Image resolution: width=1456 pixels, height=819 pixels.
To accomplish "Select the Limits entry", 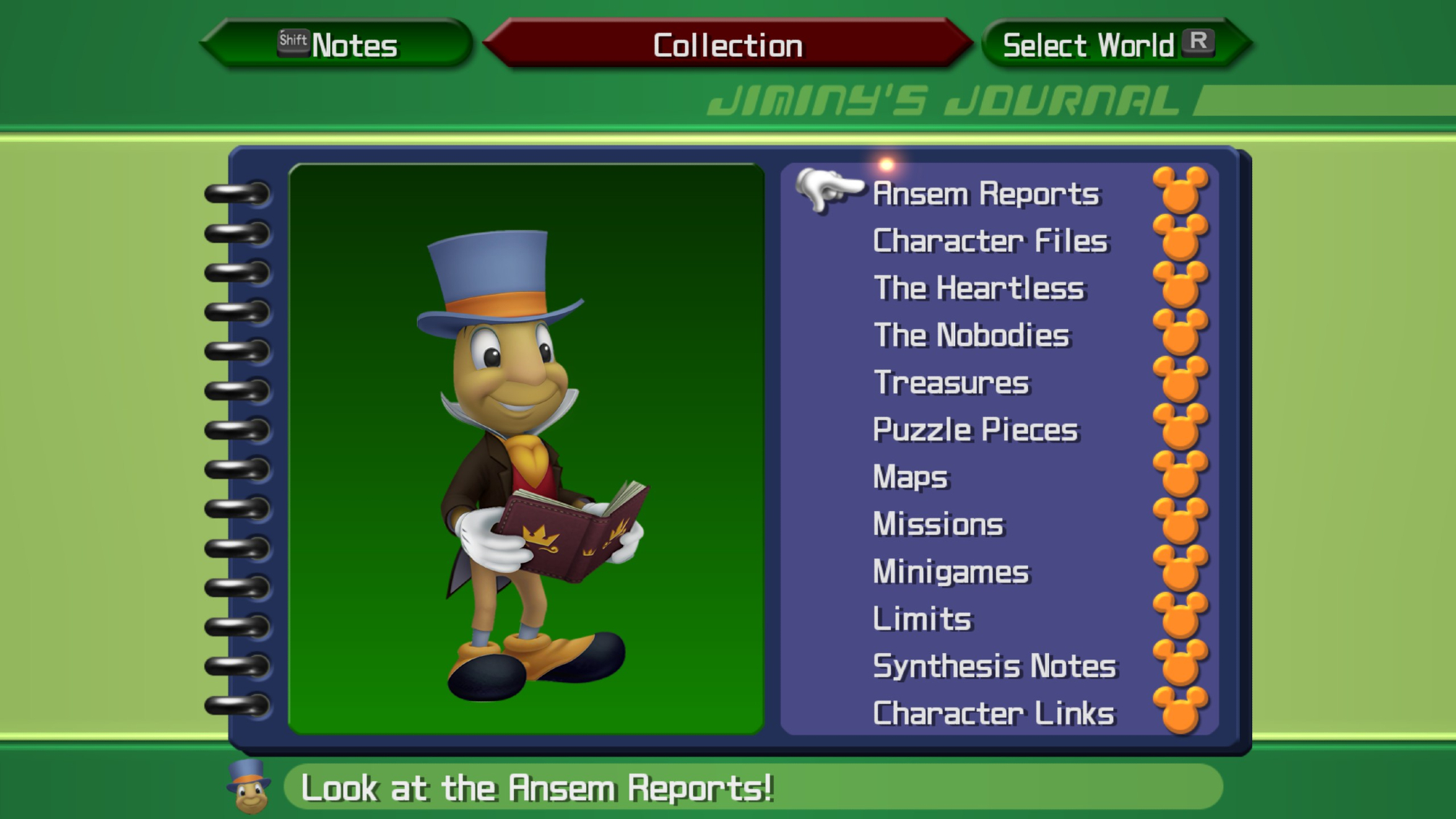I will [922, 620].
